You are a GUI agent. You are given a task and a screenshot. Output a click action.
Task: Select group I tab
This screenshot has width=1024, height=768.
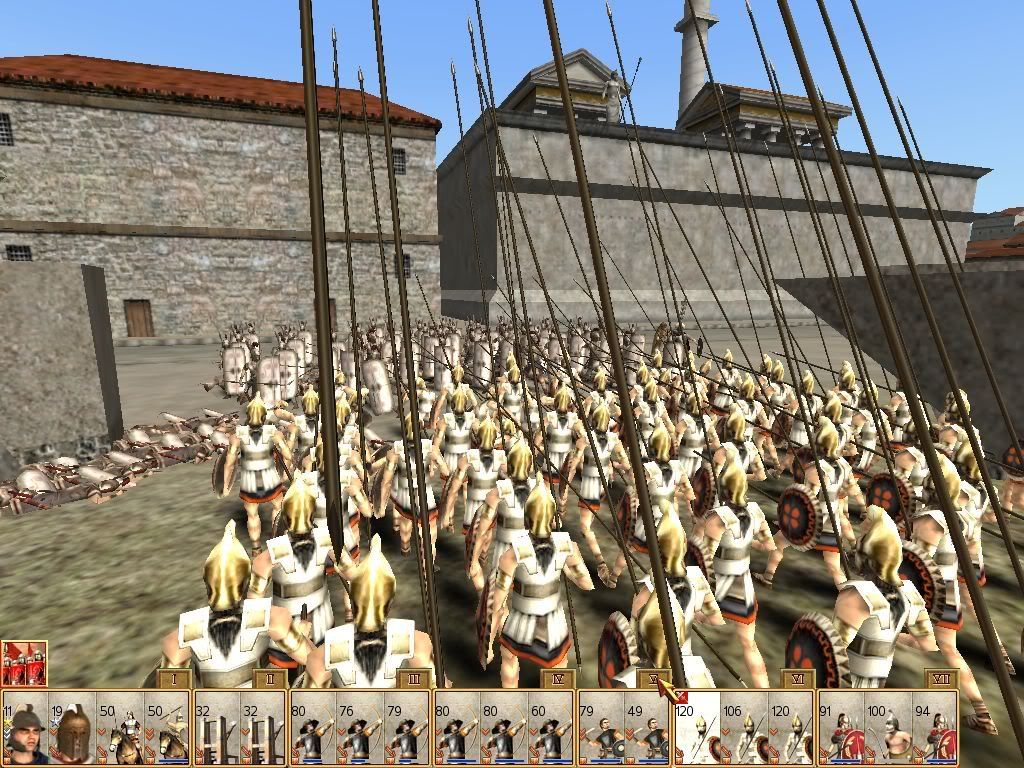point(175,679)
